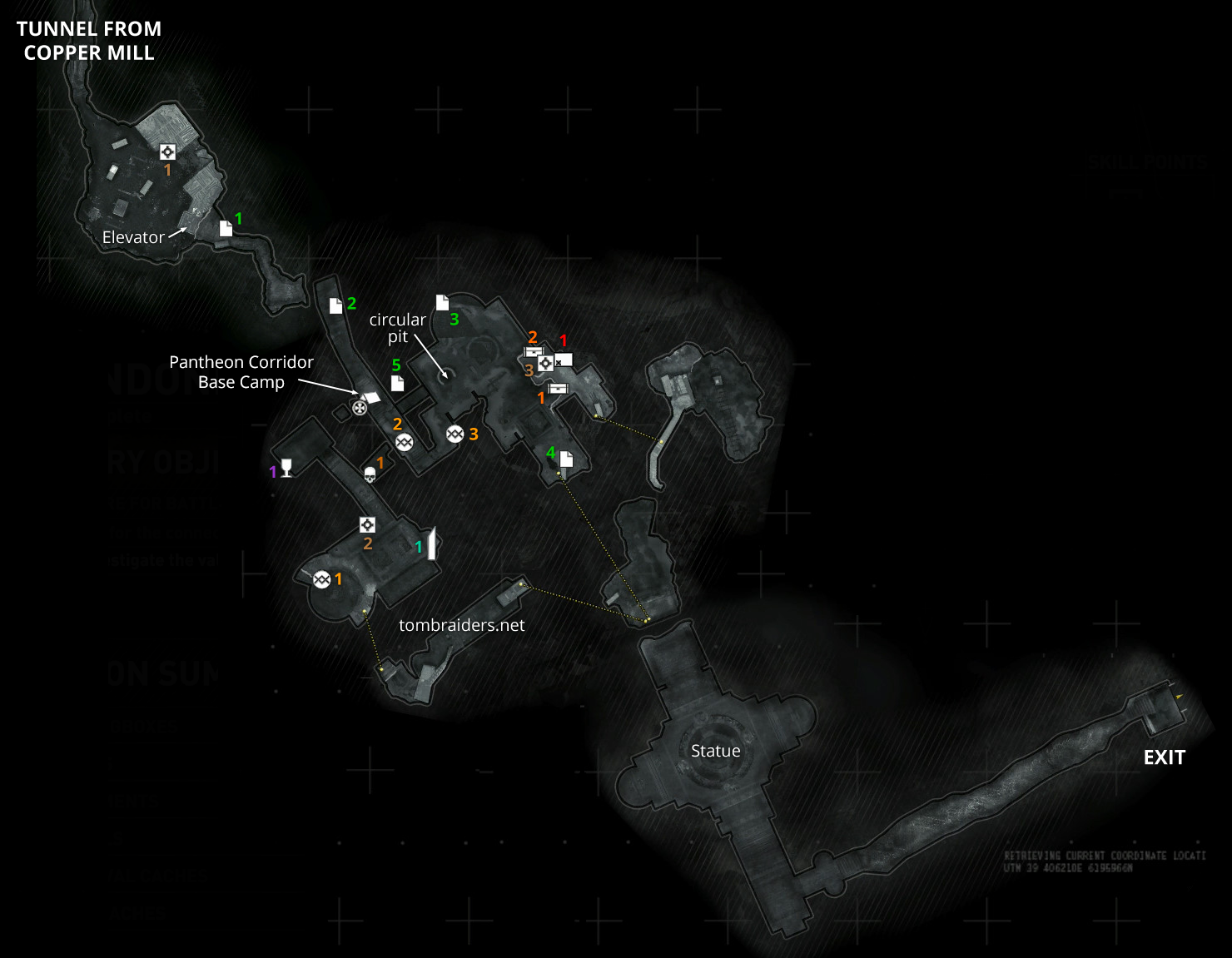Select zigzag cache marker with orange number 2
This screenshot has width=1232, height=958.
404,442
